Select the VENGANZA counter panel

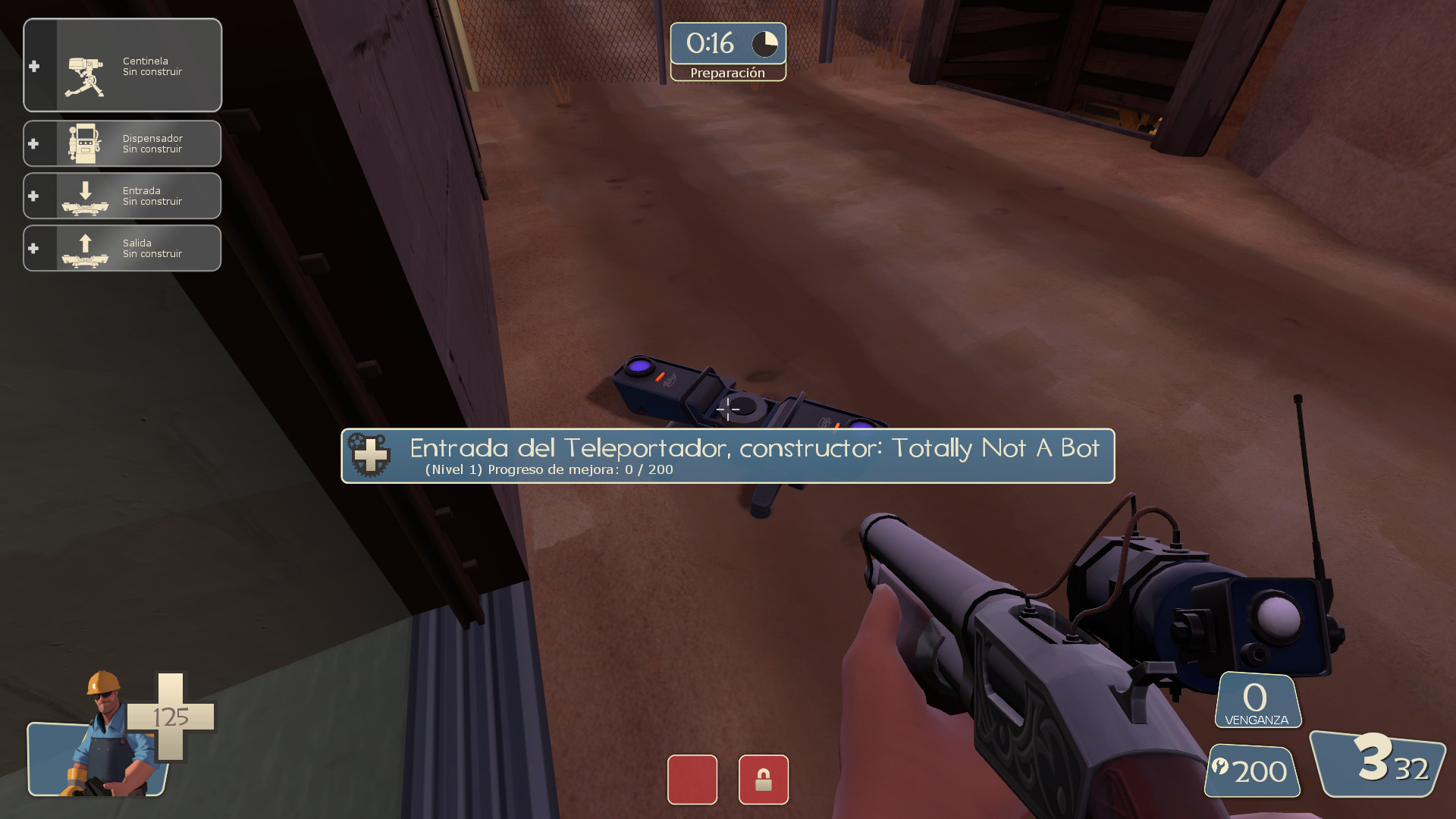click(x=1257, y=698)
